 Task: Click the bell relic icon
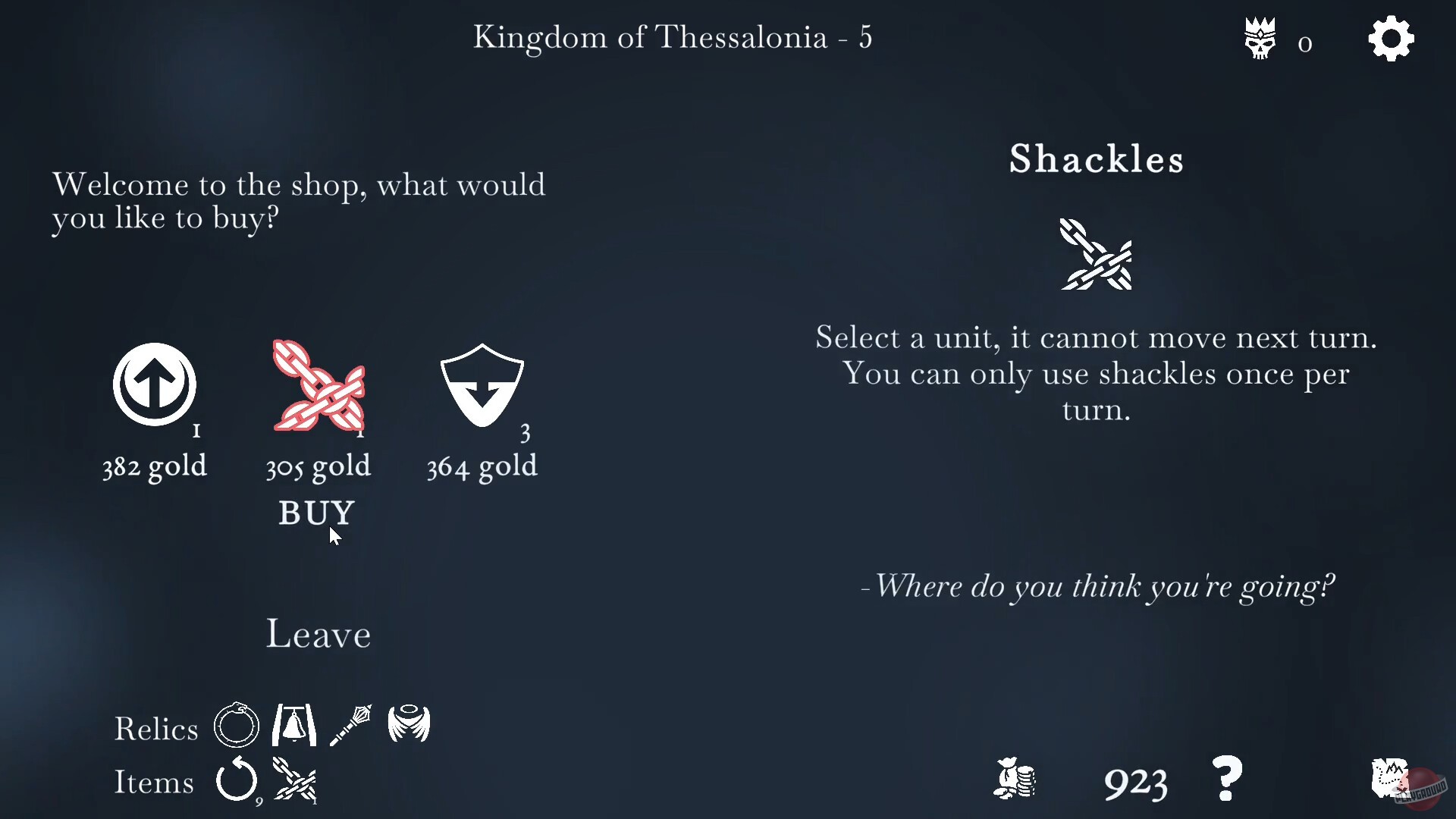click(x=293, y=725)
